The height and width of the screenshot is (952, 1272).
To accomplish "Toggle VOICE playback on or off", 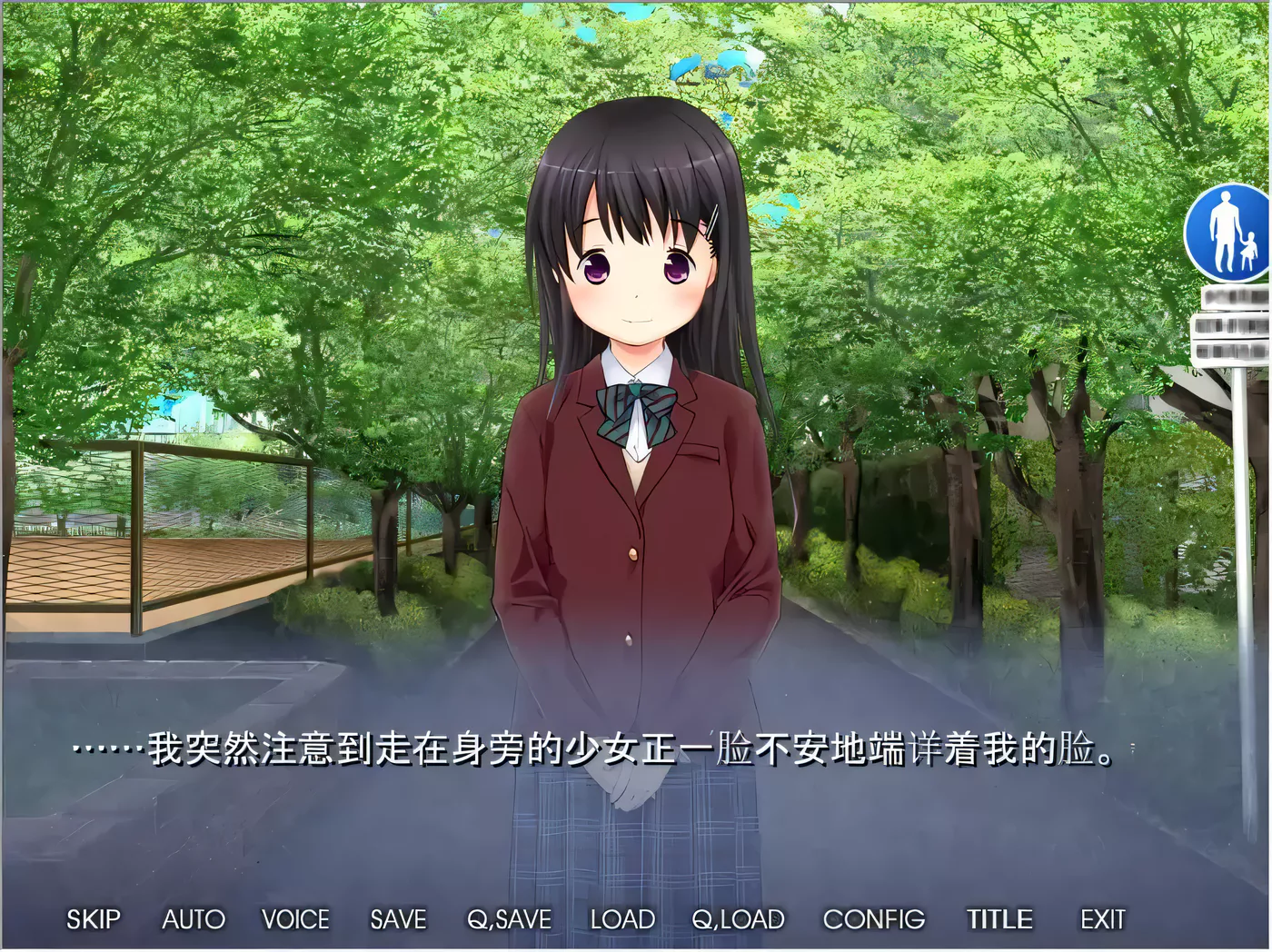I will pos(295,919).
